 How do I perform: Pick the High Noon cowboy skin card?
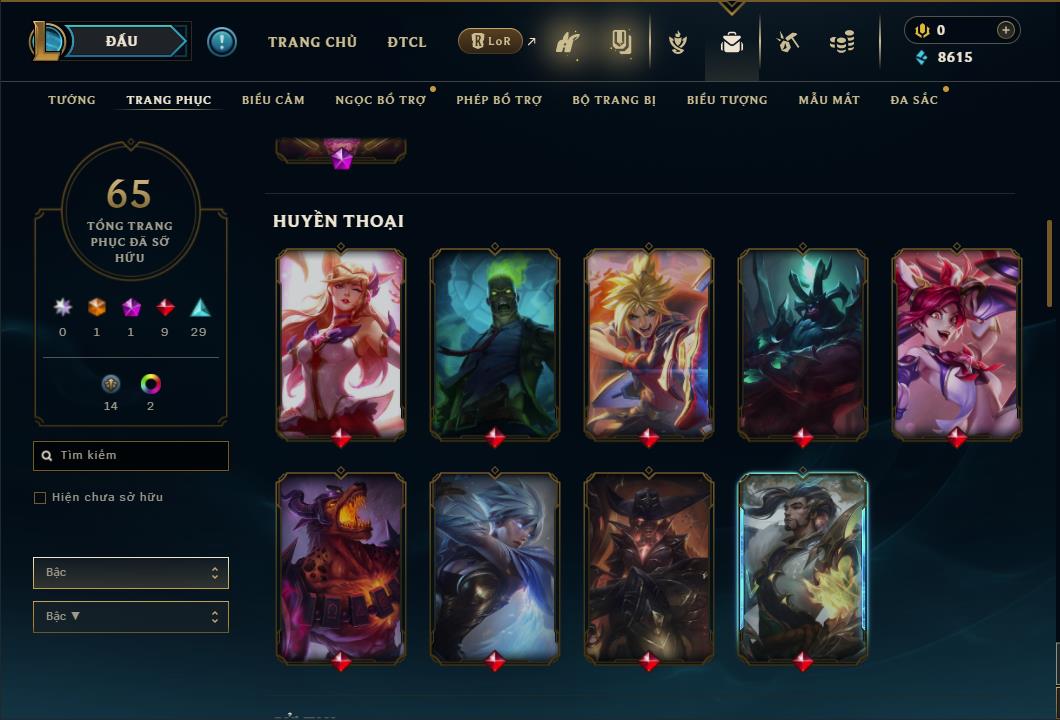(649, 567)
